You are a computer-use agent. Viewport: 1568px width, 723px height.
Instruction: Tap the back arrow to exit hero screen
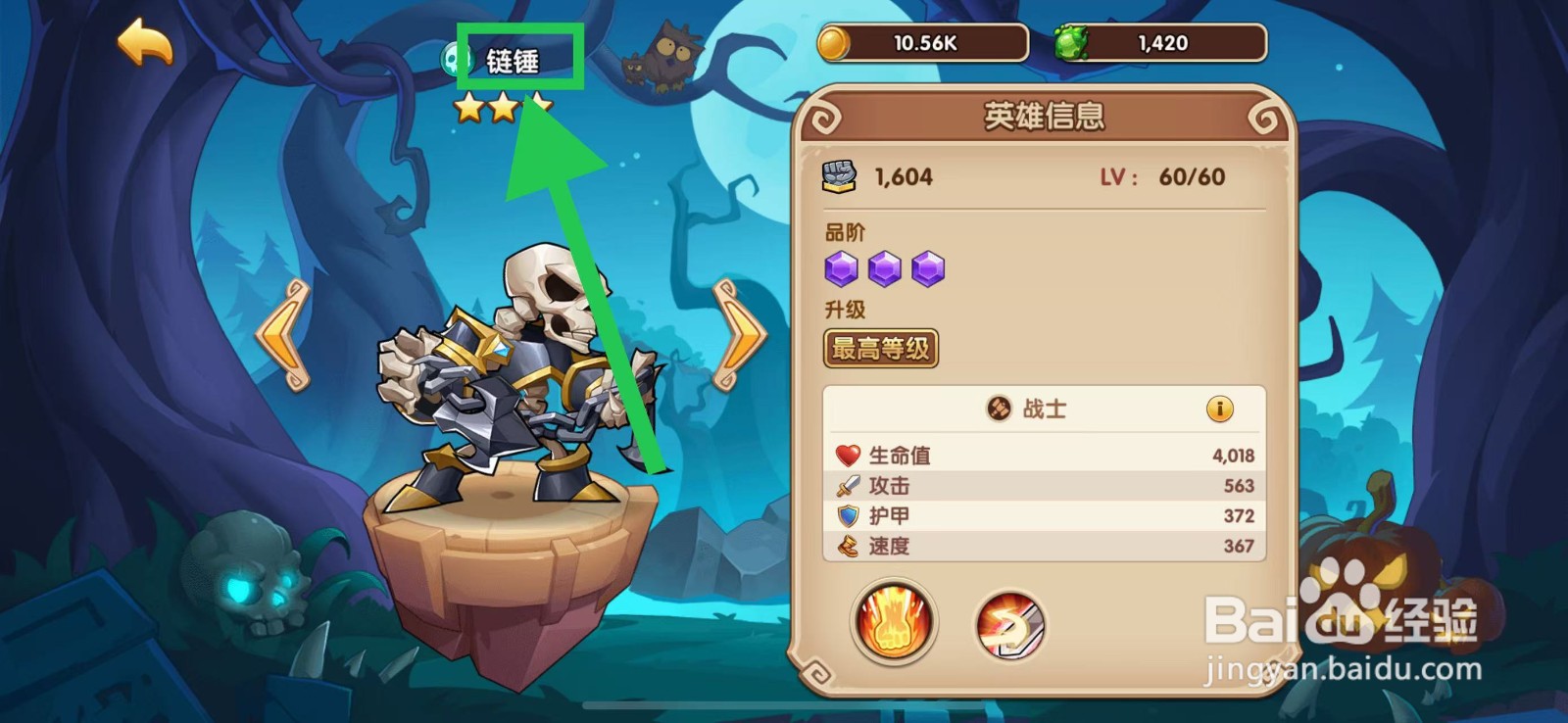pos(143,42)
